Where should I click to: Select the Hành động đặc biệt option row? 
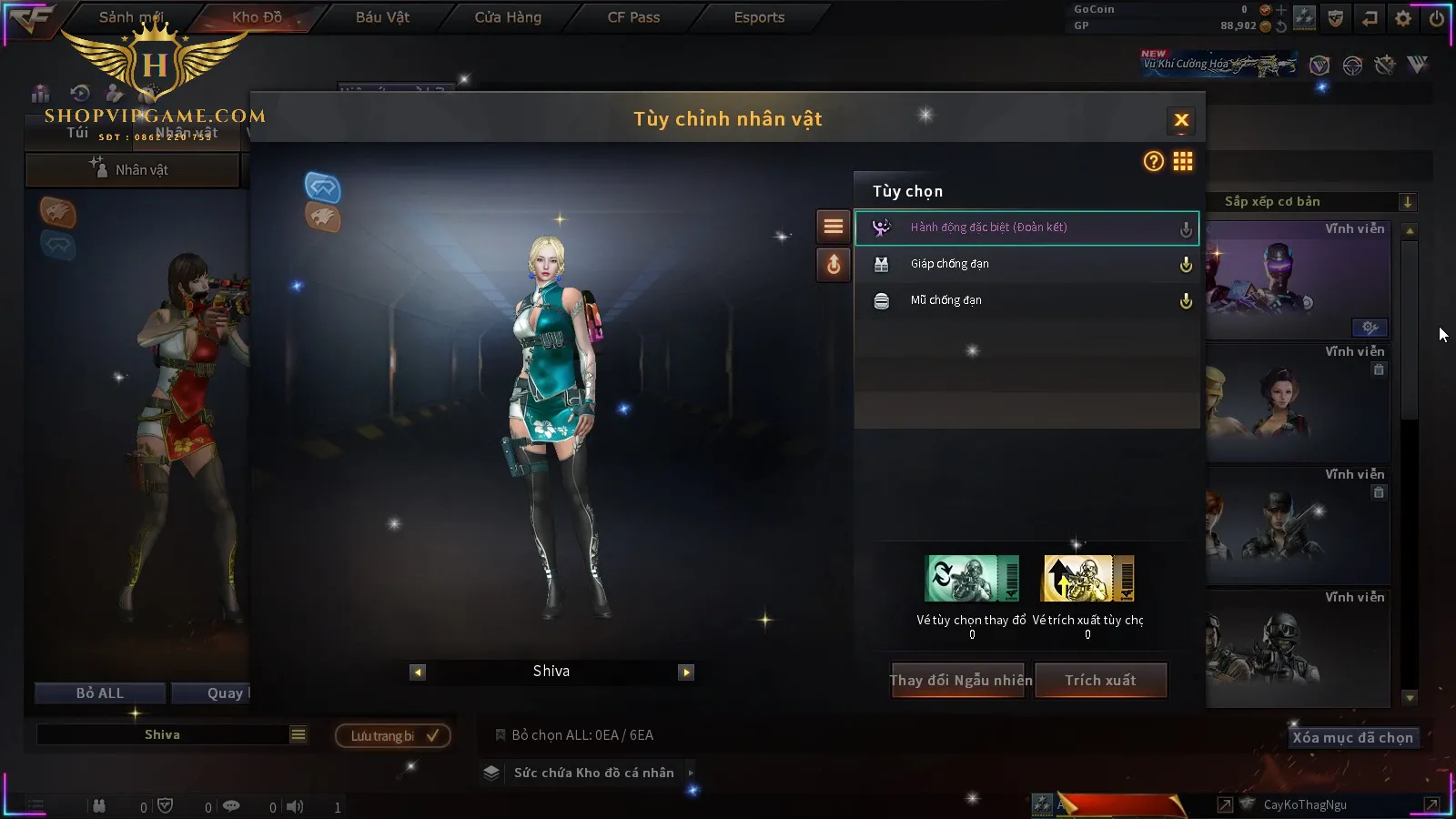[1026, 227]
